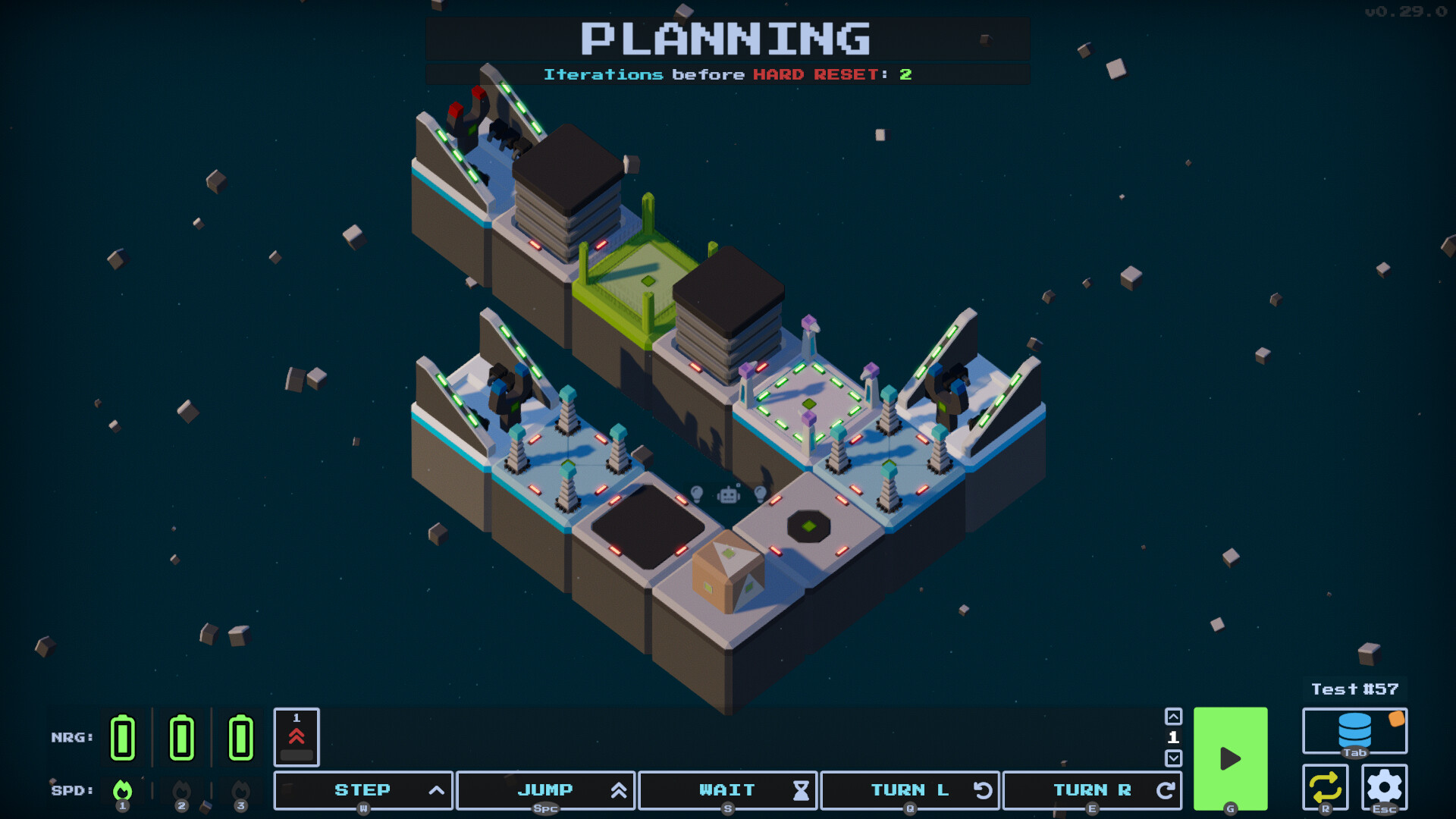1456x819 pixels.
Task: Toggle the level 1 speed flame
Action: tap(124, 790)
